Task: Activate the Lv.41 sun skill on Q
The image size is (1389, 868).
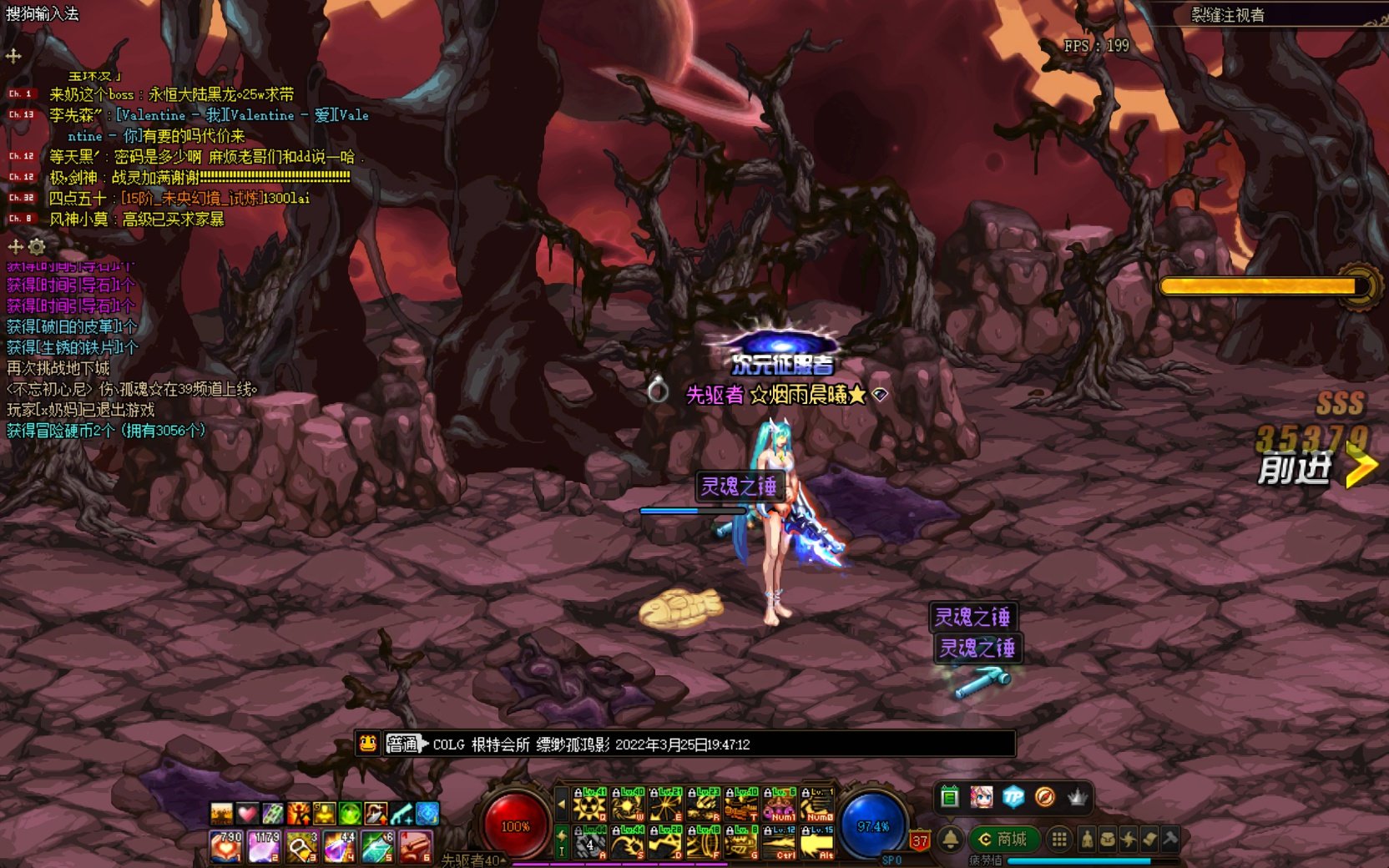Action: (589, 805)
